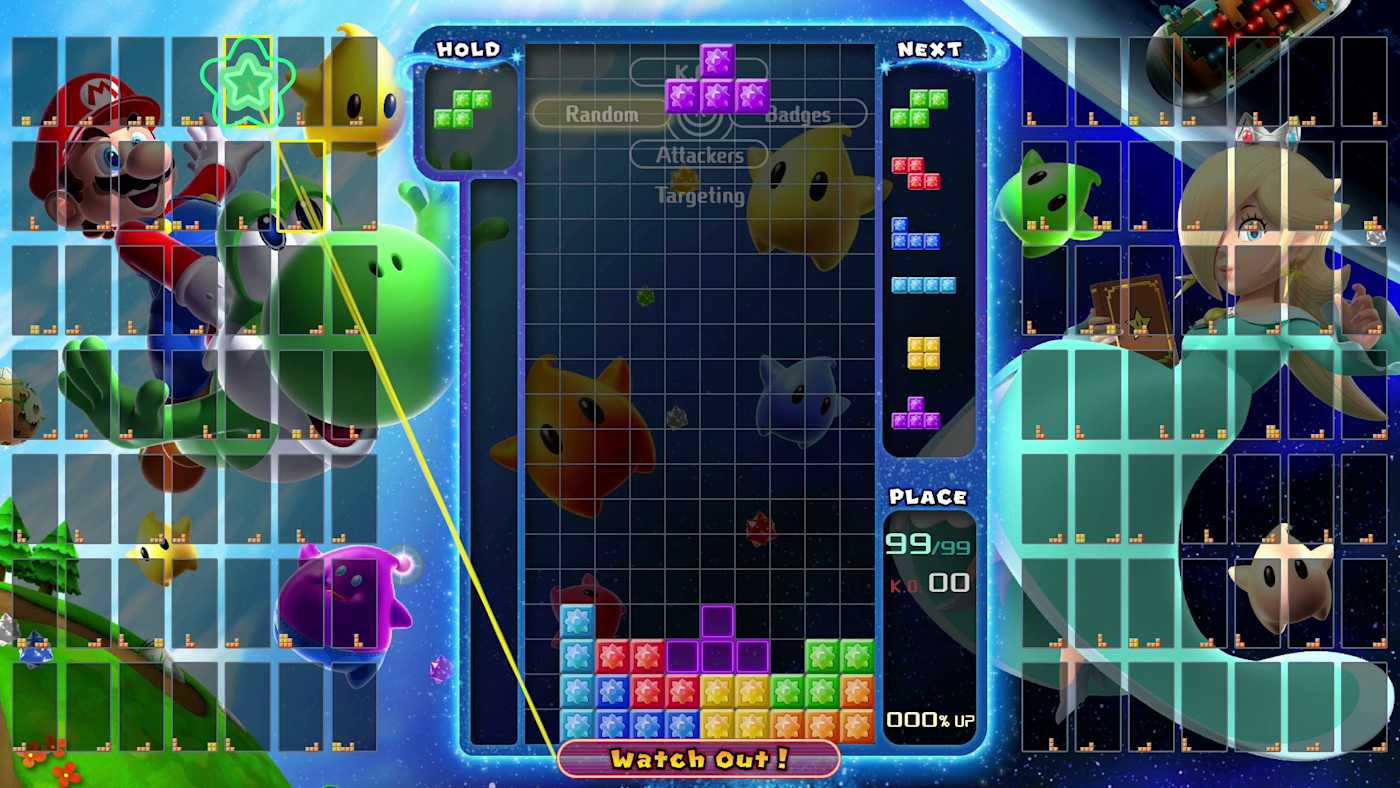Switch targeting to Badges mode
Image resolution: width=1400 pixels, height=788 pixels.
pyautogui.click(x=797, y=115)
